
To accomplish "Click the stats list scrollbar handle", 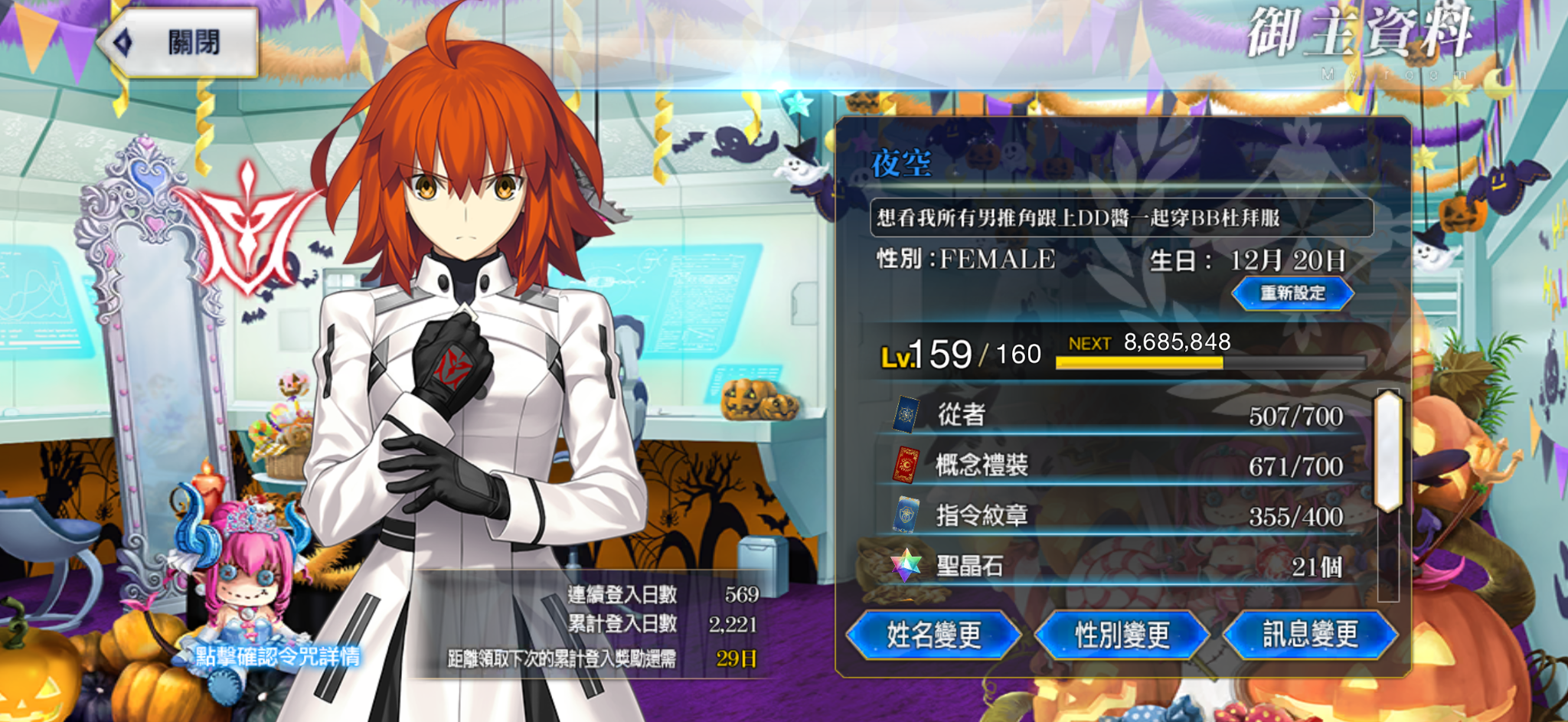I will pos(1387,452).
